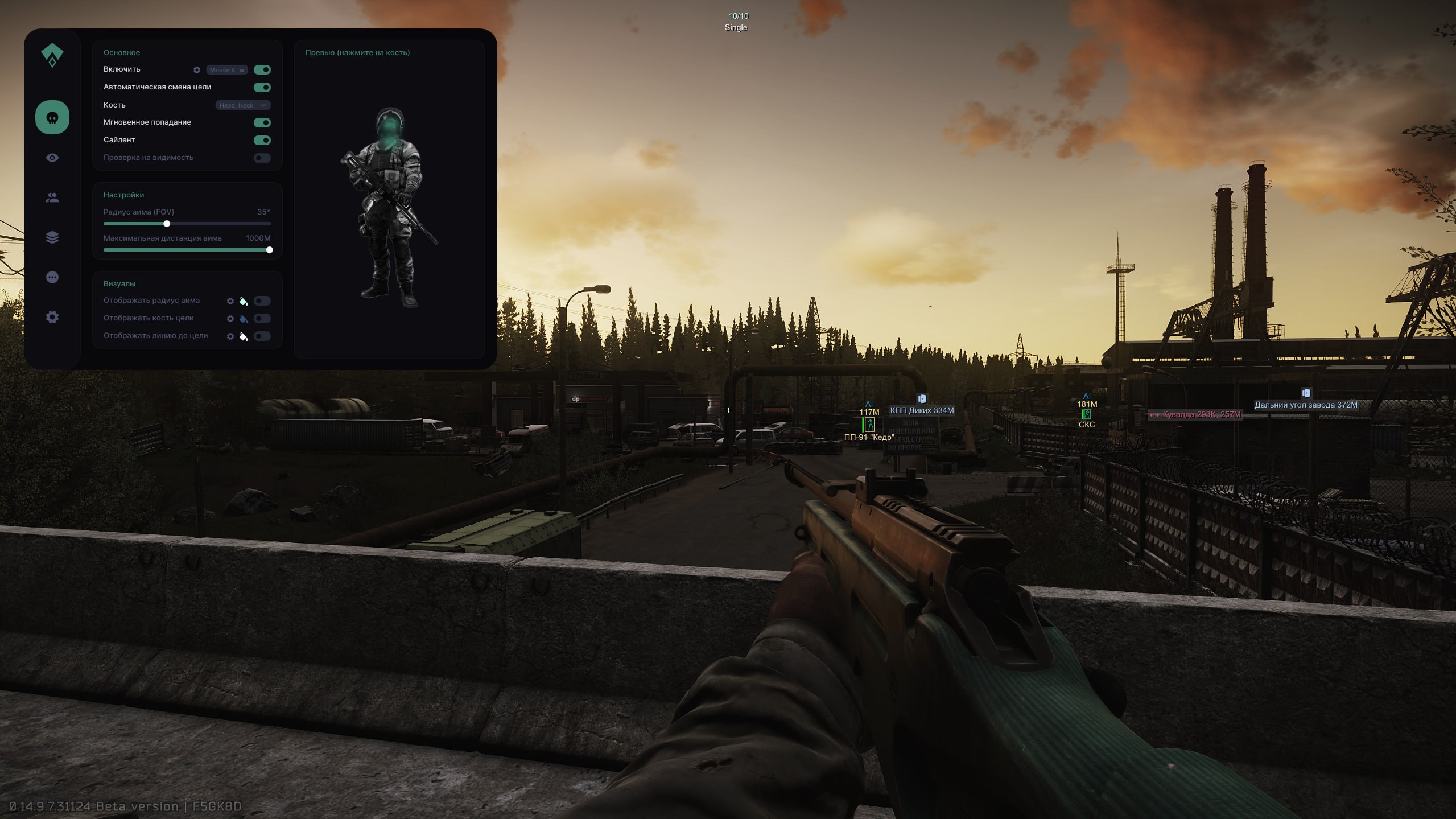Open the people icon sidebar tab

(52, 197)
